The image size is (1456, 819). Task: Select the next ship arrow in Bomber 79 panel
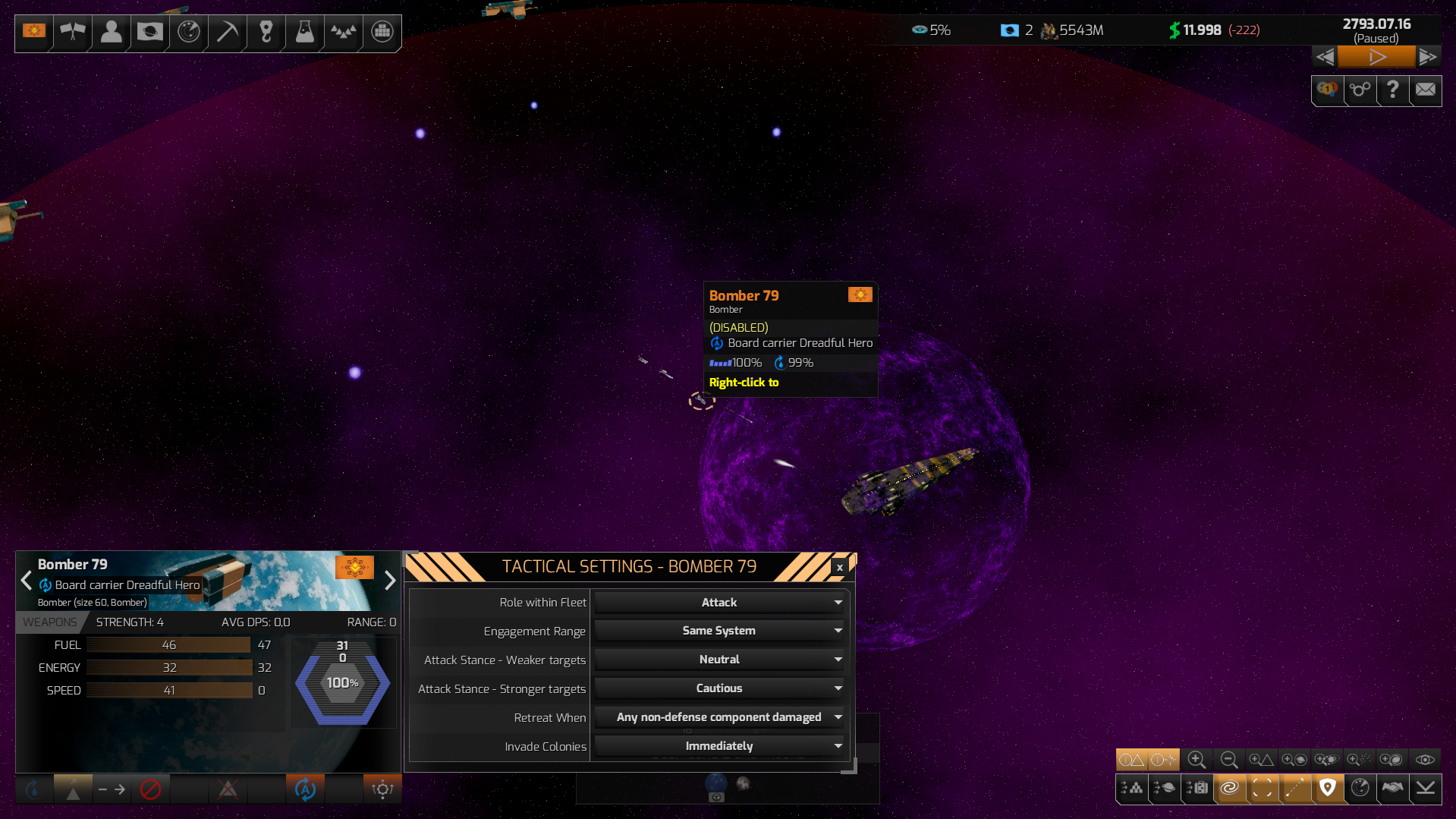tap(390, 581)
